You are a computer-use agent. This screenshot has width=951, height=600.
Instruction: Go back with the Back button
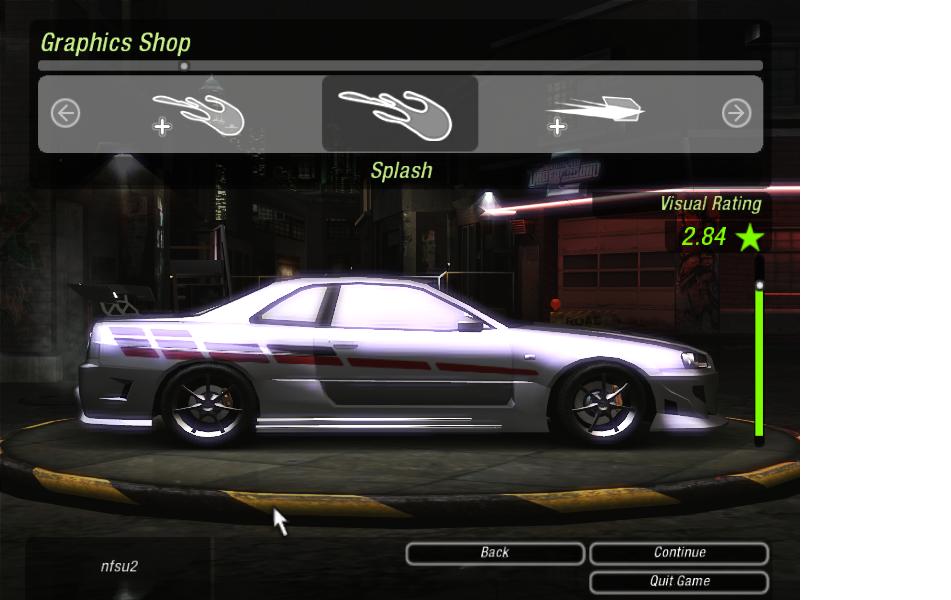[x=495, y=553]
